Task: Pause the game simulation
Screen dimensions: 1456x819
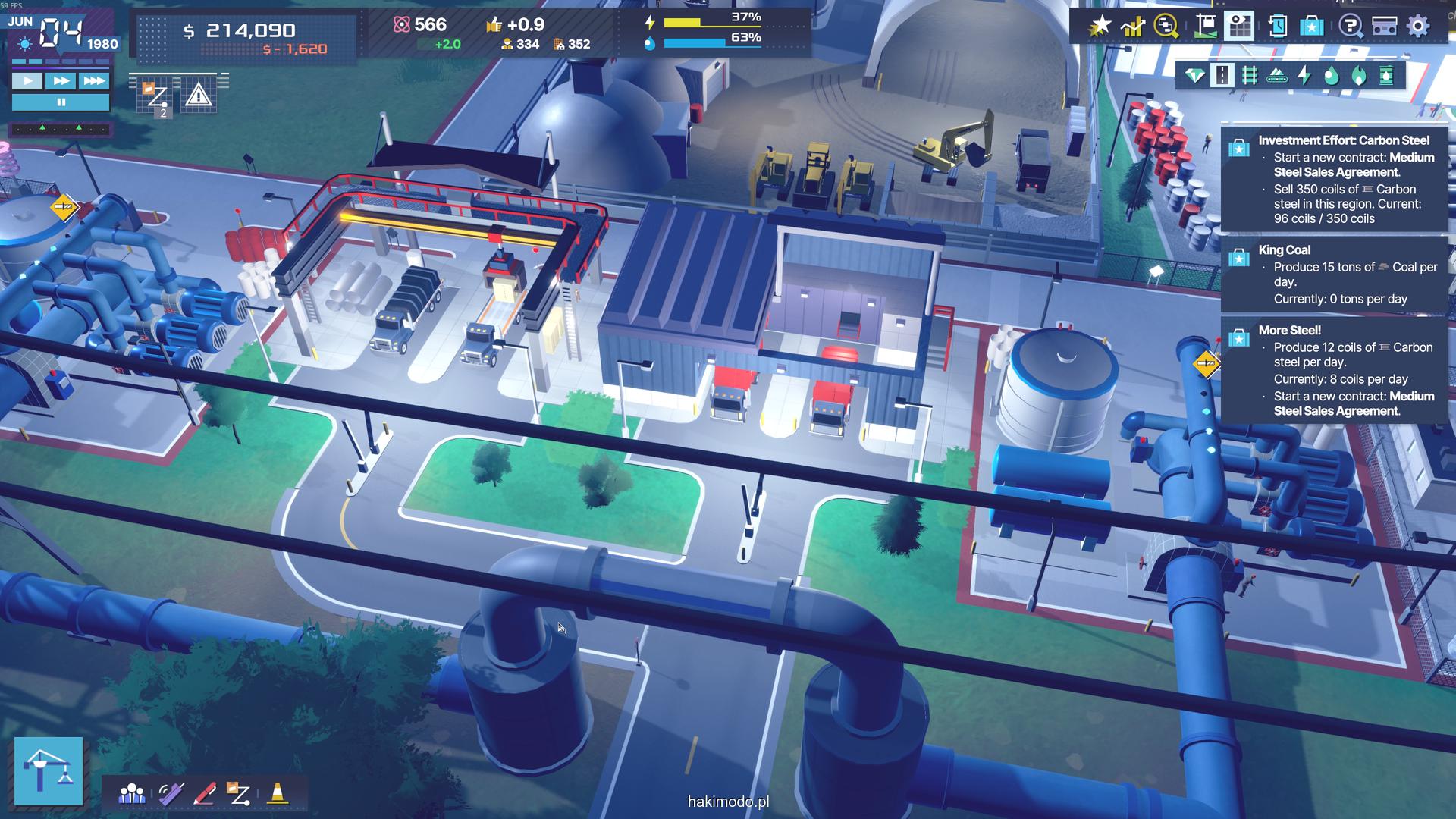Action: (x=61, y=102)
